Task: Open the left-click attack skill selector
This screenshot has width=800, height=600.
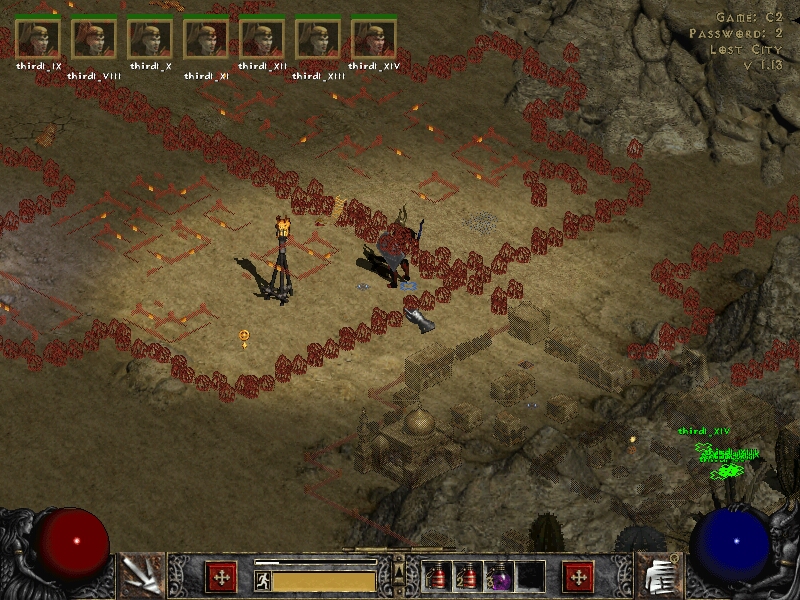Action: point(140,575)
